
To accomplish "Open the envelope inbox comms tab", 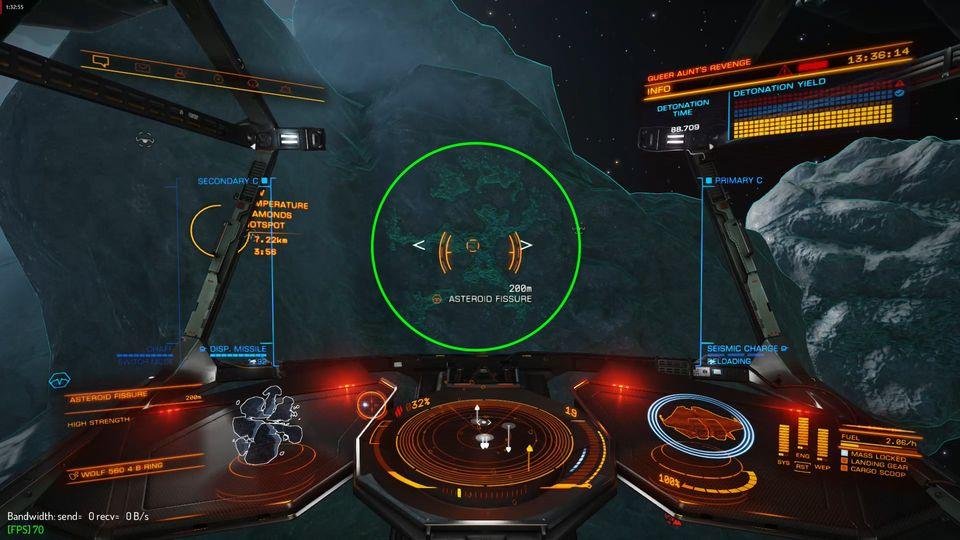I will tap(143, 68).
